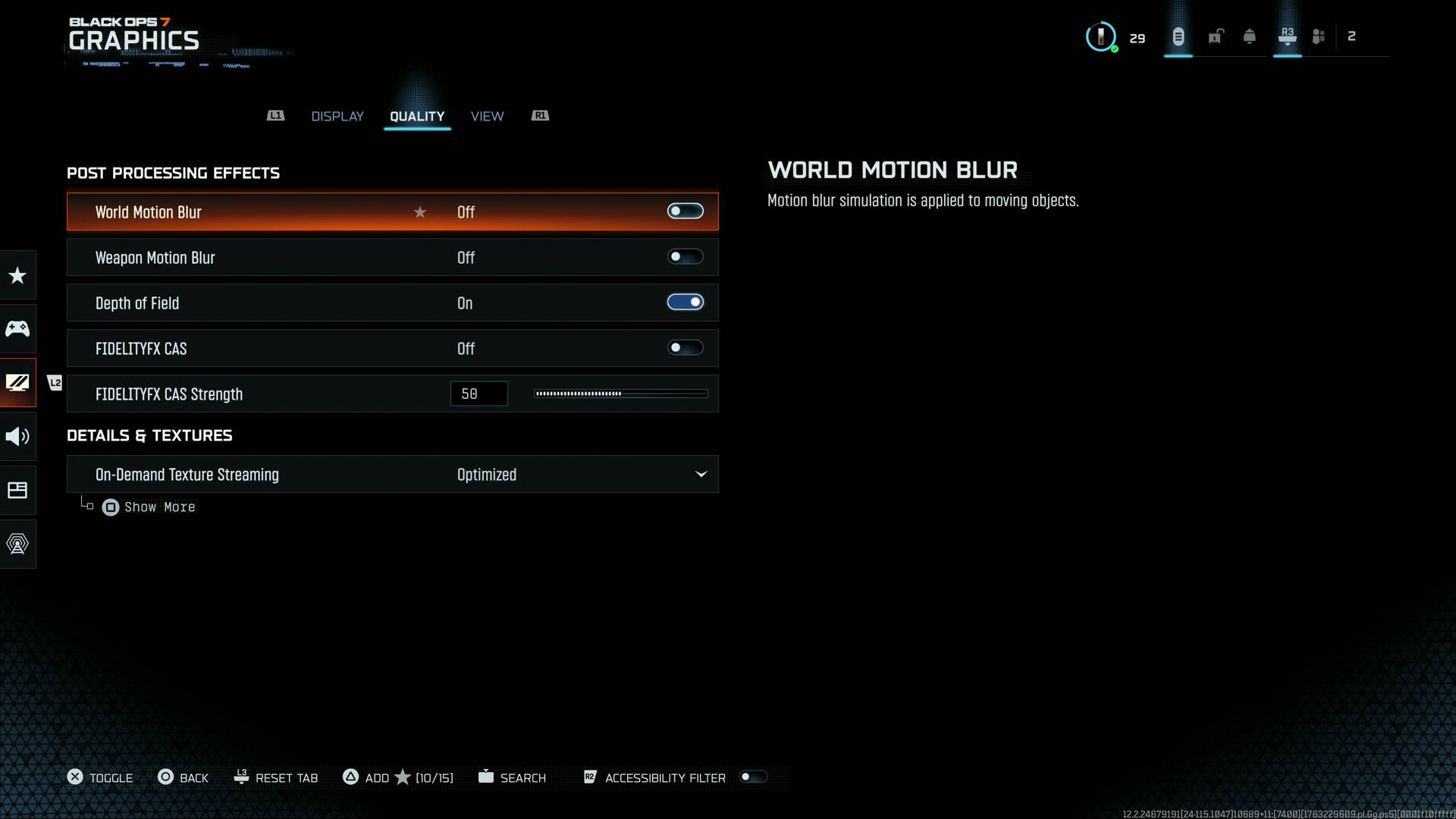Open the Network settings sidebar icon
Image resolution: width=1456 pixels, height=819 pixels.
point(17,544)
